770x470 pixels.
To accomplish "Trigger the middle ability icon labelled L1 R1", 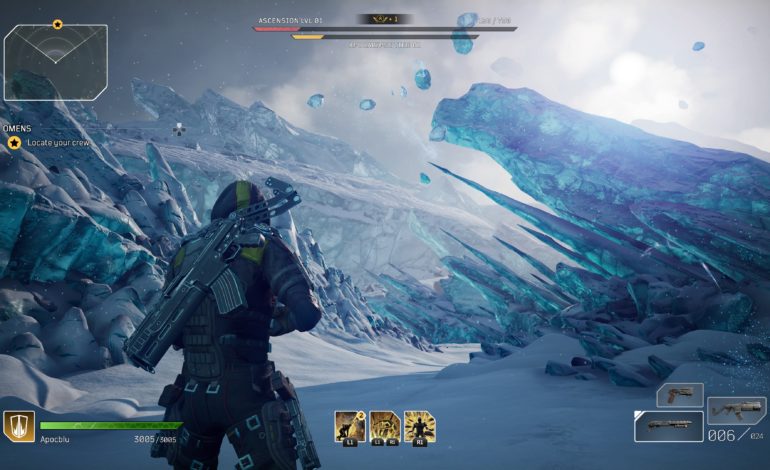I will pyautogui.click(x=384, y=426).
